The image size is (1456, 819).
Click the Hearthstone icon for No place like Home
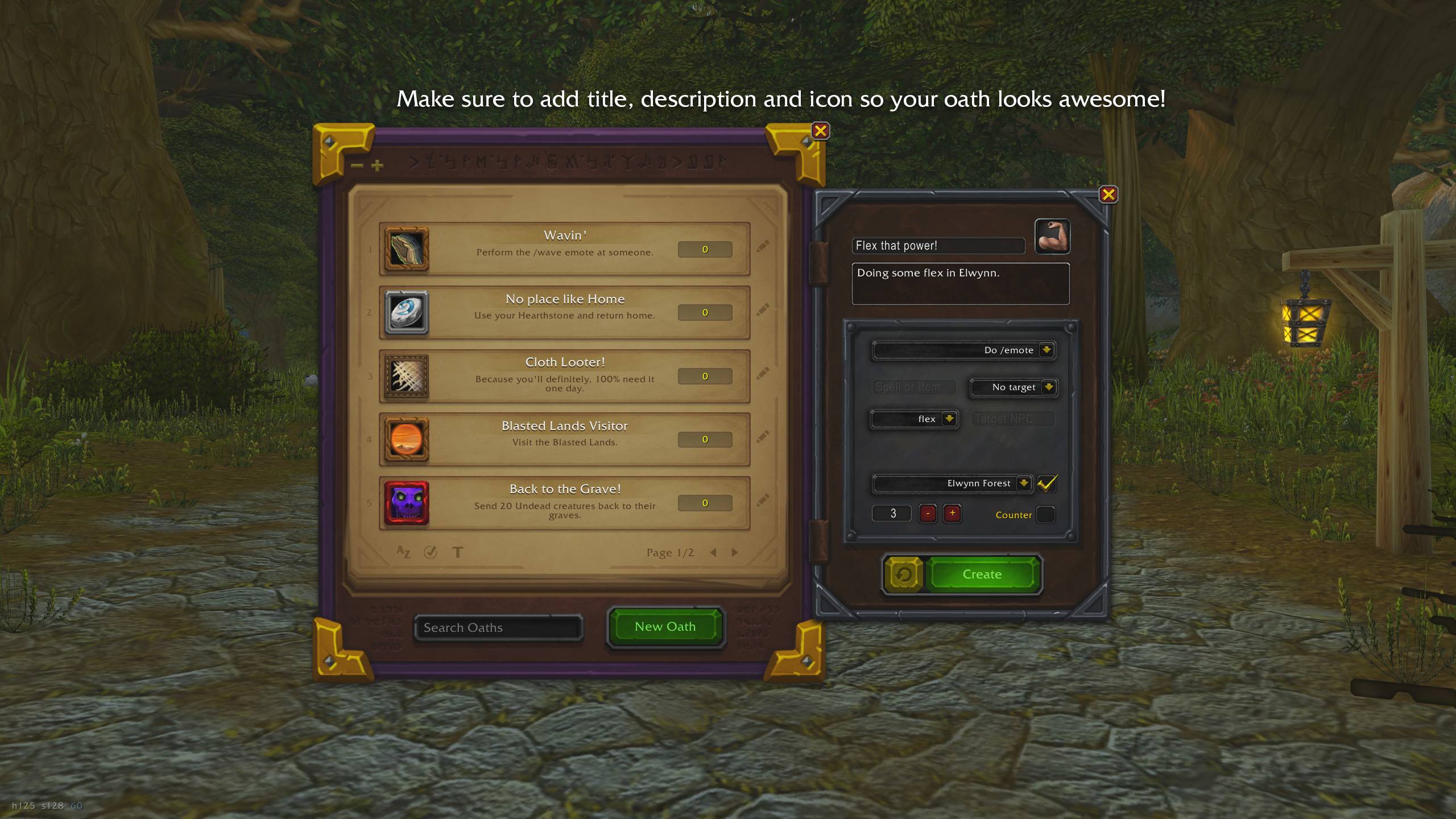tap(406, 312)
